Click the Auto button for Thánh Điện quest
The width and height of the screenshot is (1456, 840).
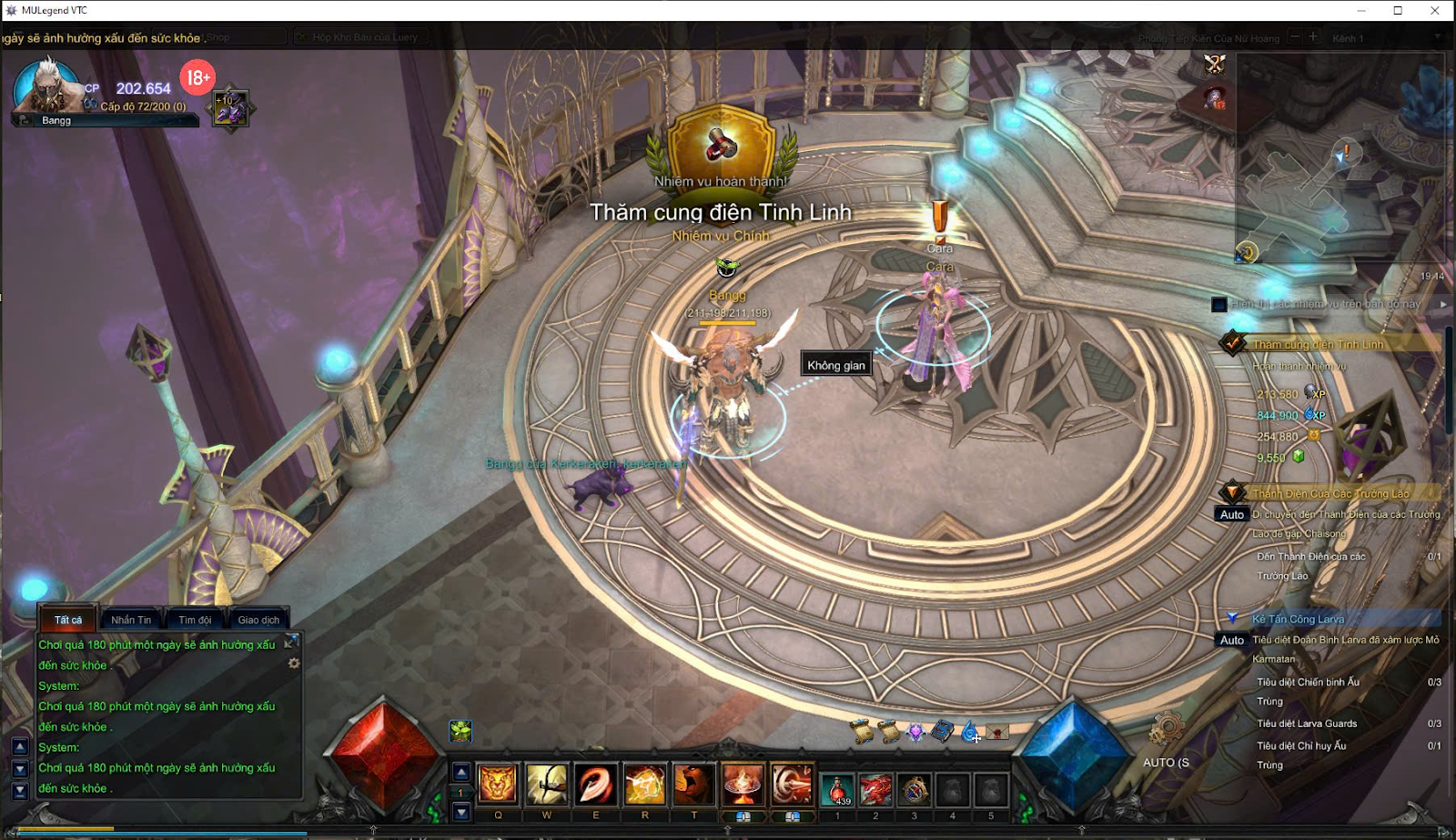click(1231, 515)
